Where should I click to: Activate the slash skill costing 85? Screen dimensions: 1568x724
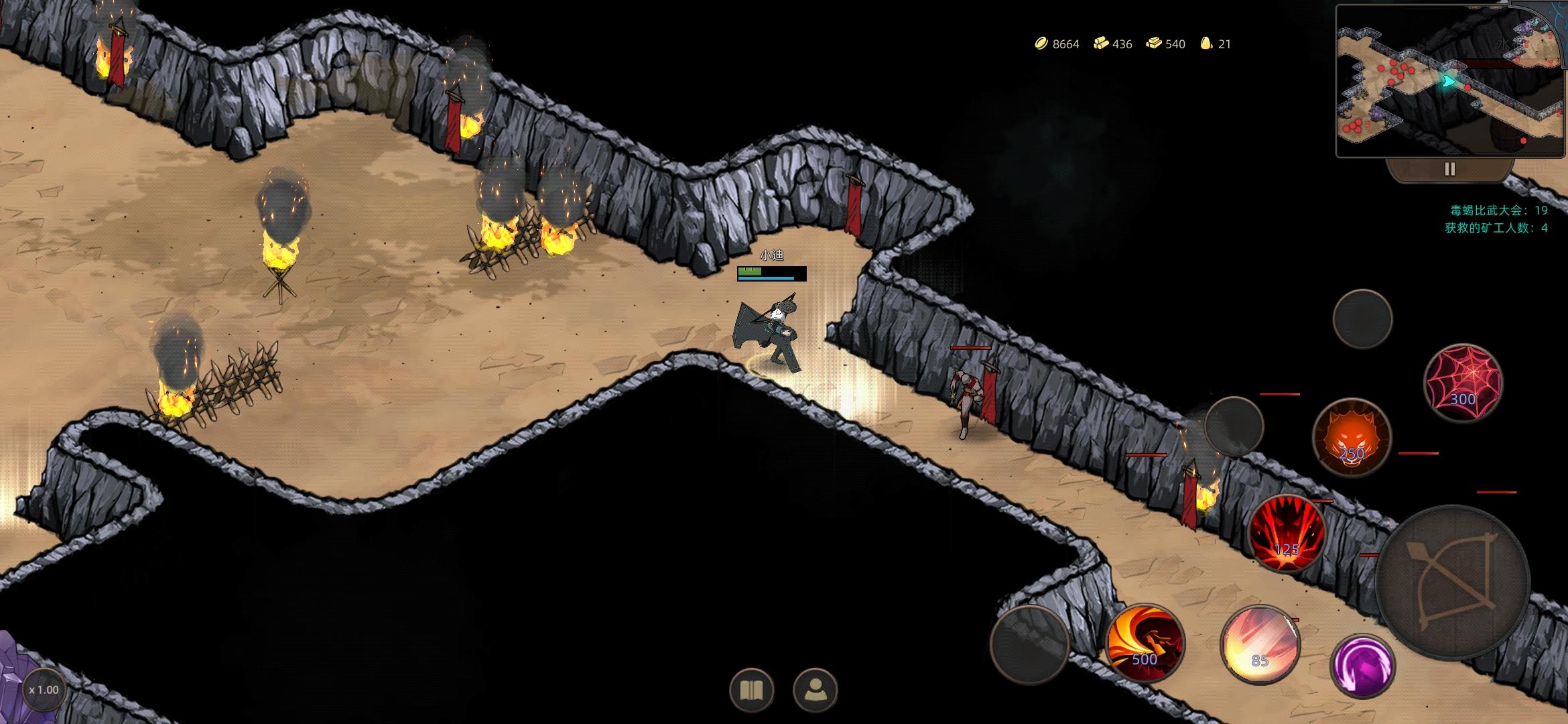click(1260, 644)
